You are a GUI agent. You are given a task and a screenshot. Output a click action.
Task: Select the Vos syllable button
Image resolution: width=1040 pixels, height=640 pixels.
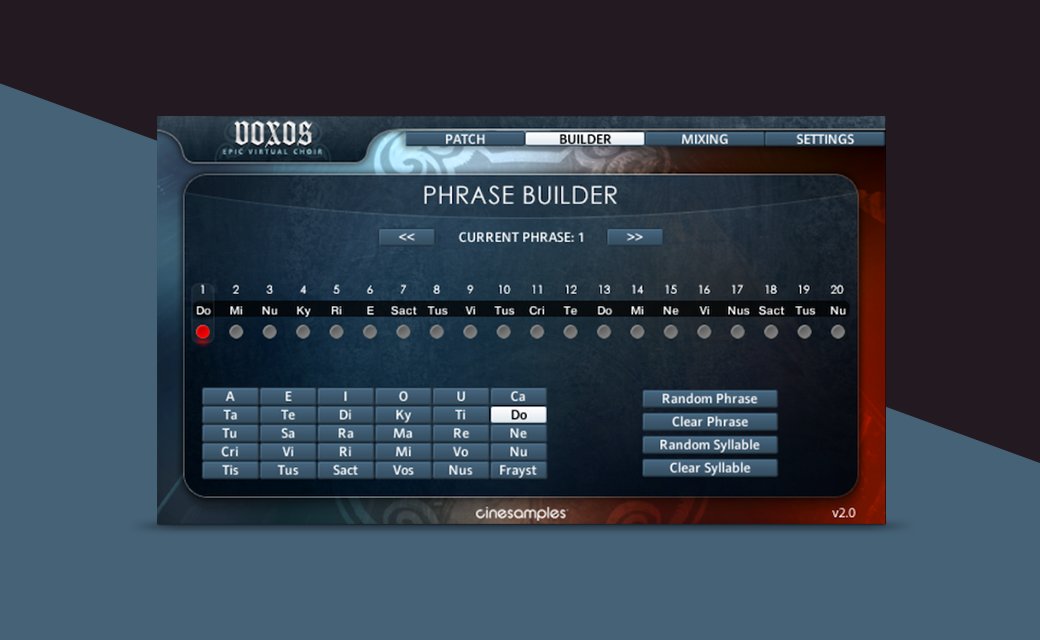click(403, 470)
